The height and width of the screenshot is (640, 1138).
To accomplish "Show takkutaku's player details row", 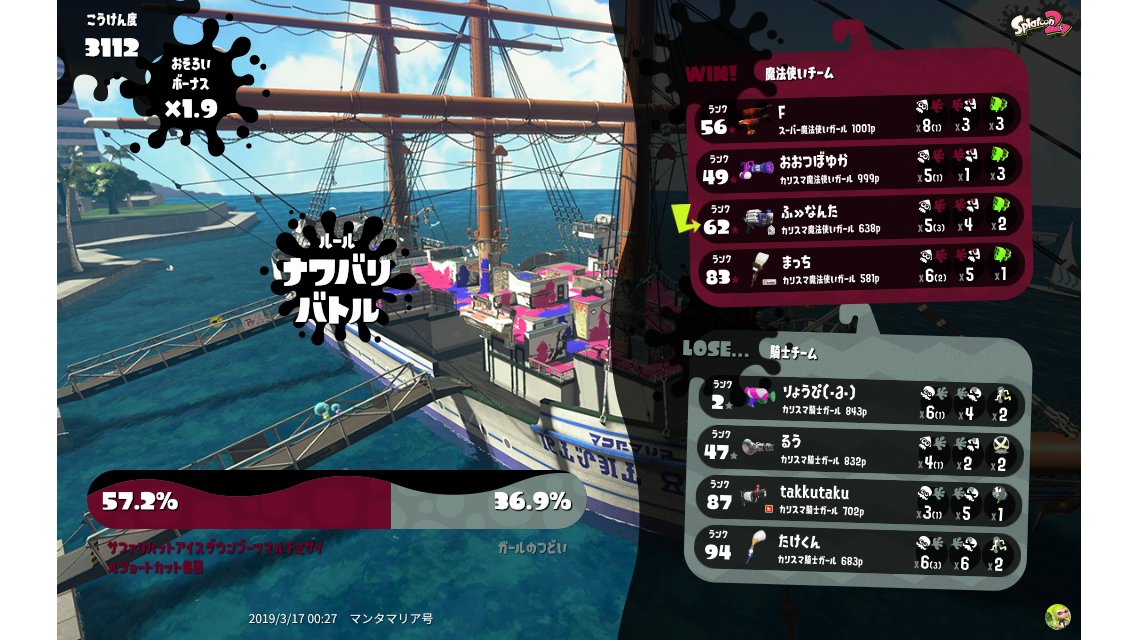I will [858, 500].
